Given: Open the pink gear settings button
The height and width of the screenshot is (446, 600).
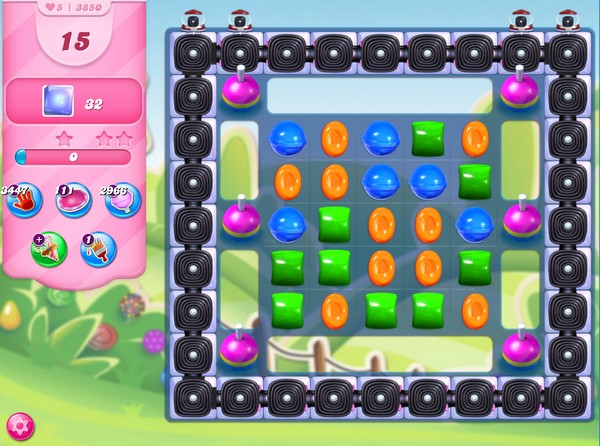Looking at the screenshot, I should point(20,426).
